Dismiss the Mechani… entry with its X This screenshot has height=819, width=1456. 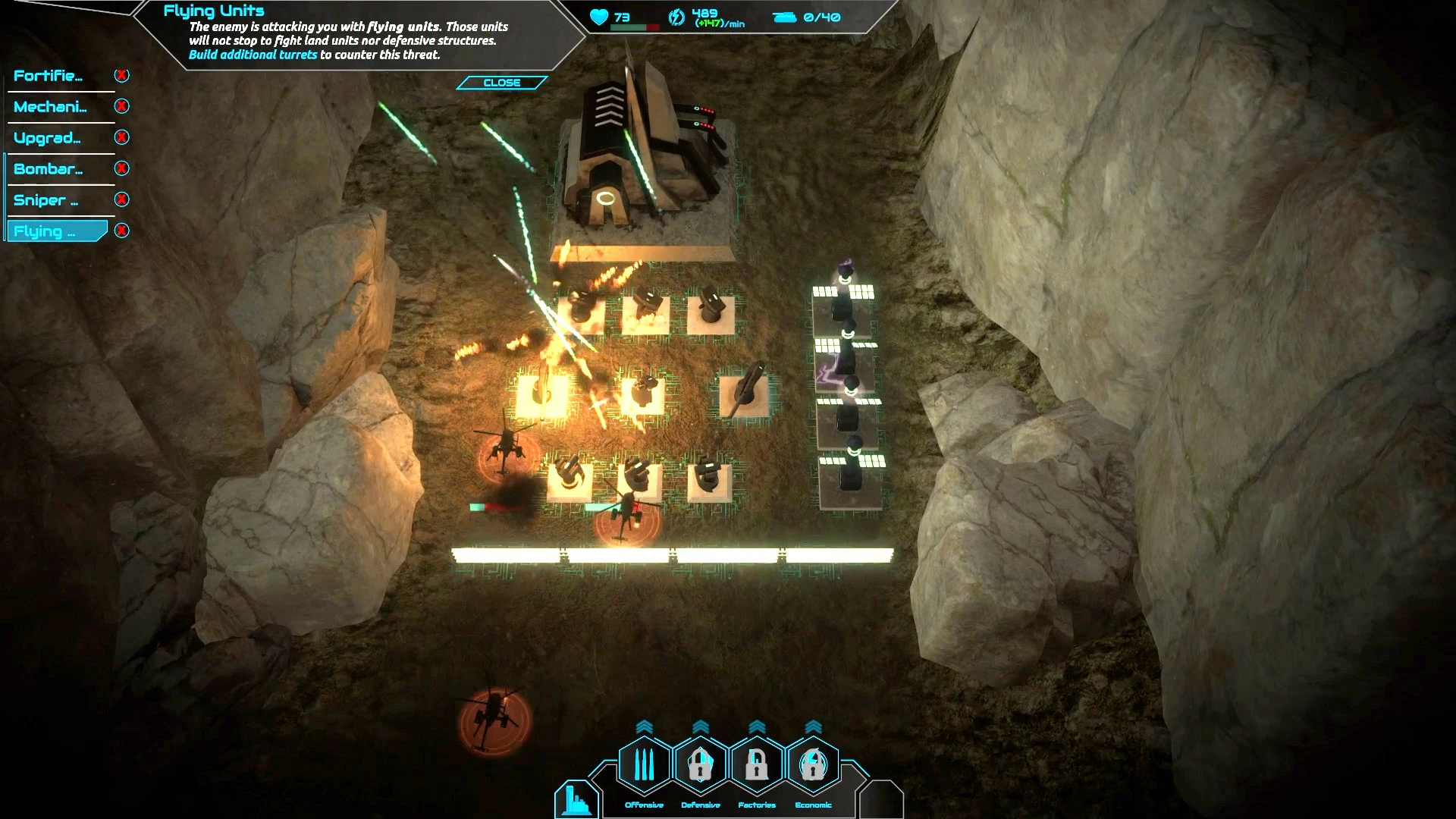pyautogui.click(x=121, y=106)
